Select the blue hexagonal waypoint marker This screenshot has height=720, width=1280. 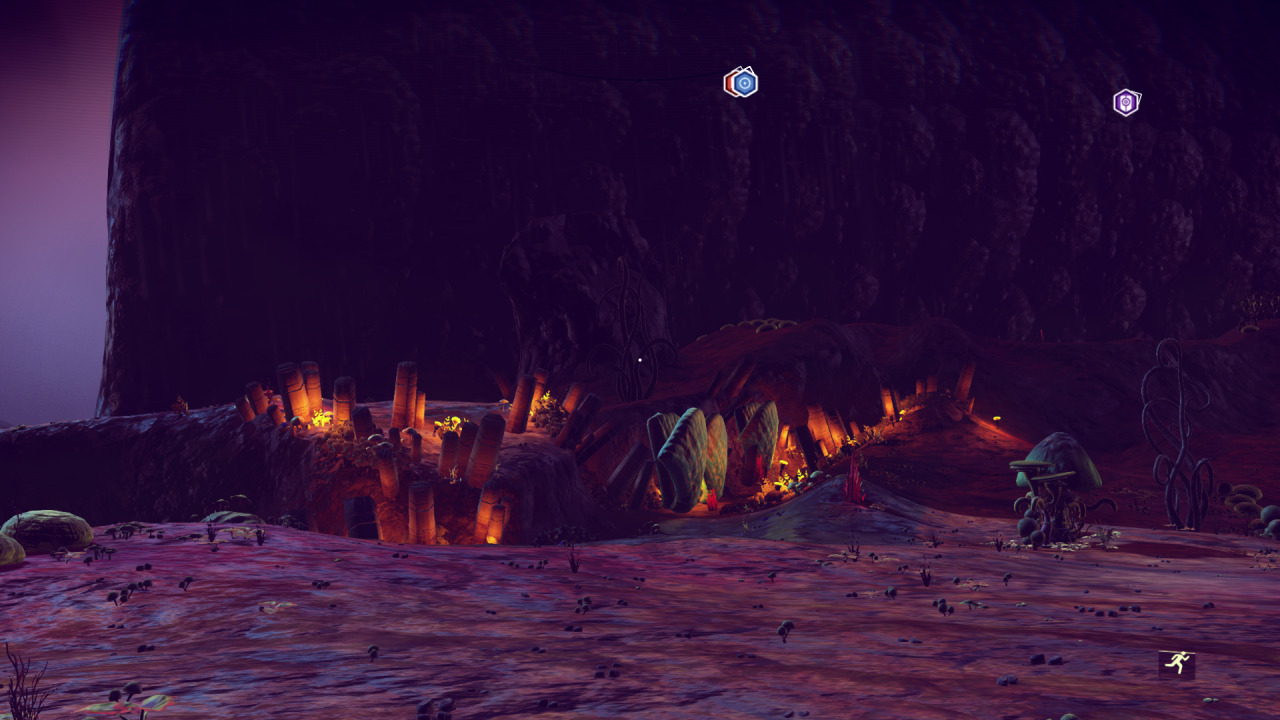(x=742, y=82)
